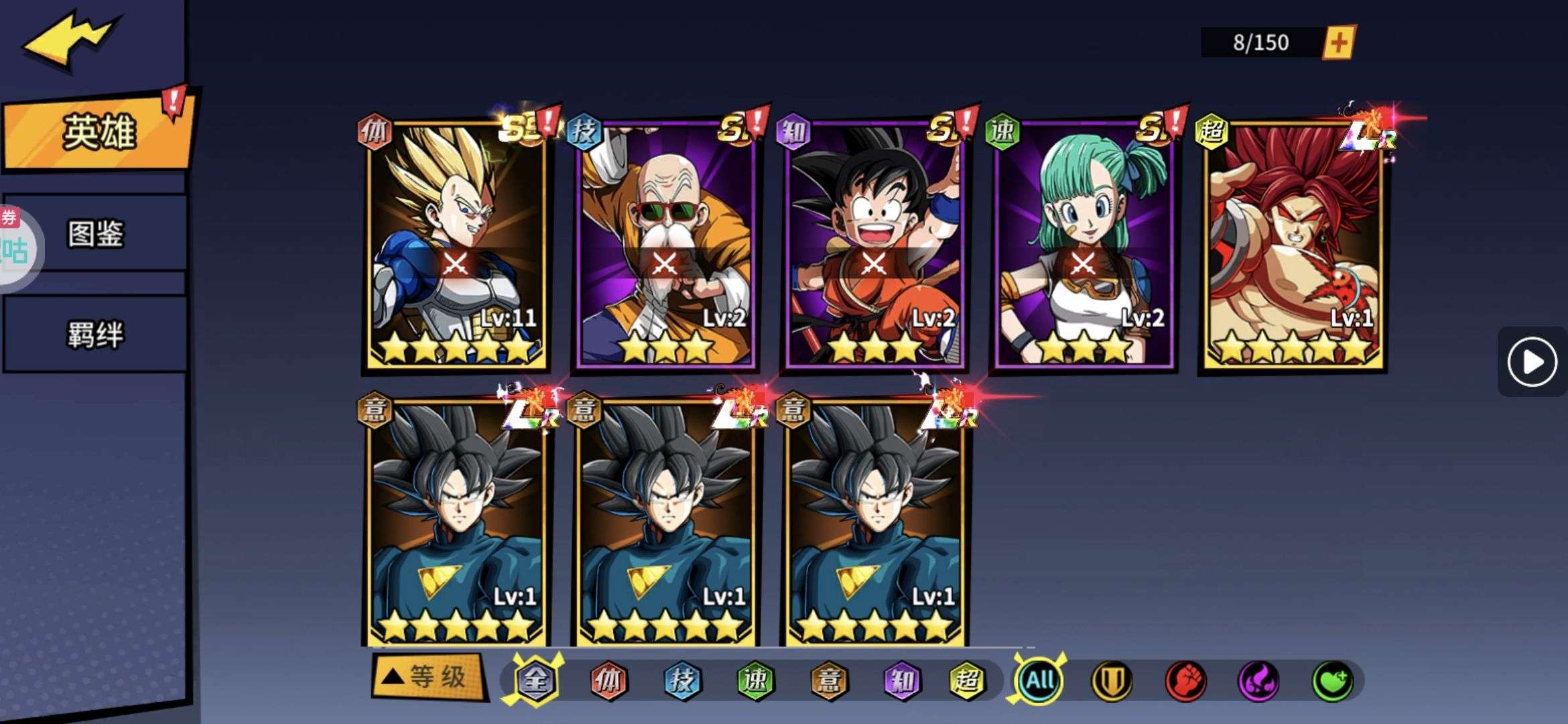Go back with the yellow lightning arrow
Image resolution: width=1568 pixels, height=724 pixels.
click(70, 39)
